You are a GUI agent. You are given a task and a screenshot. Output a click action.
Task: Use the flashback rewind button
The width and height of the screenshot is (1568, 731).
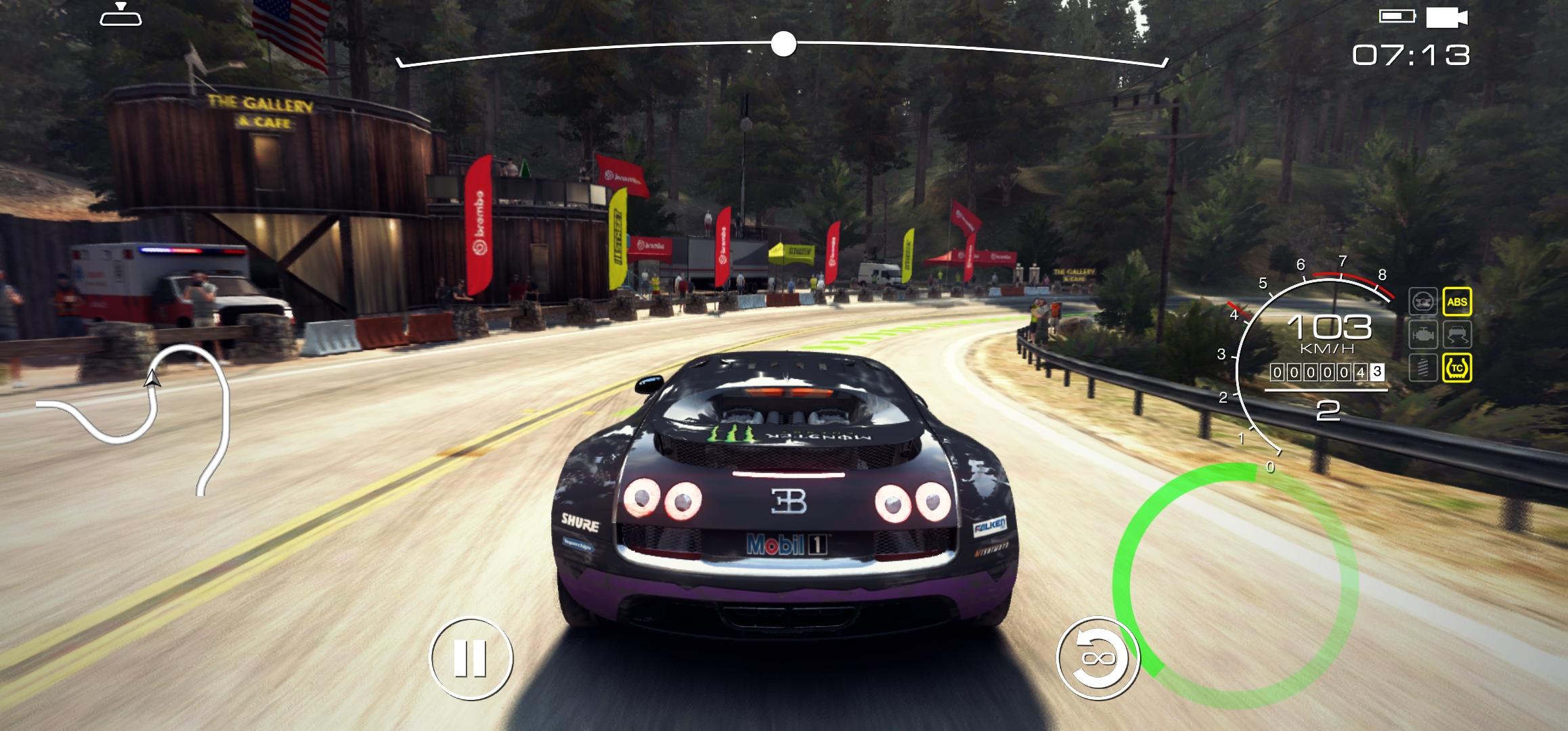tap(1097, 657)
